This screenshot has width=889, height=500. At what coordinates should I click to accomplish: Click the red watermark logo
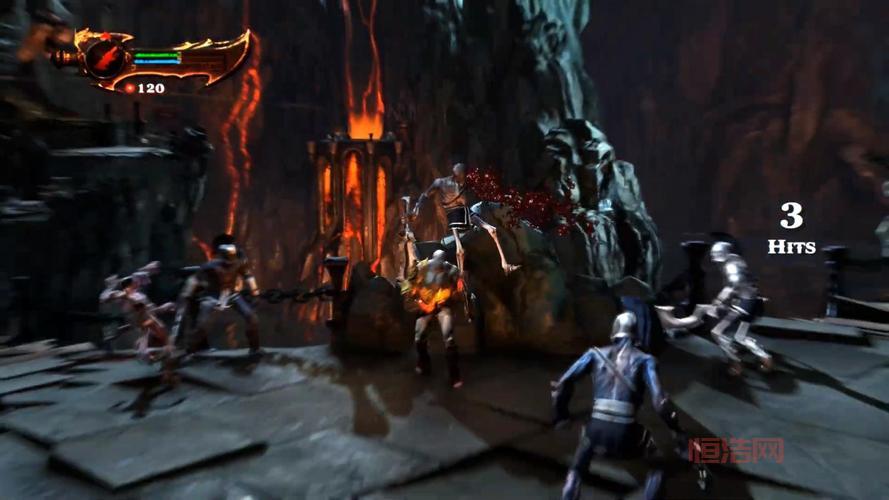(736, 450)
